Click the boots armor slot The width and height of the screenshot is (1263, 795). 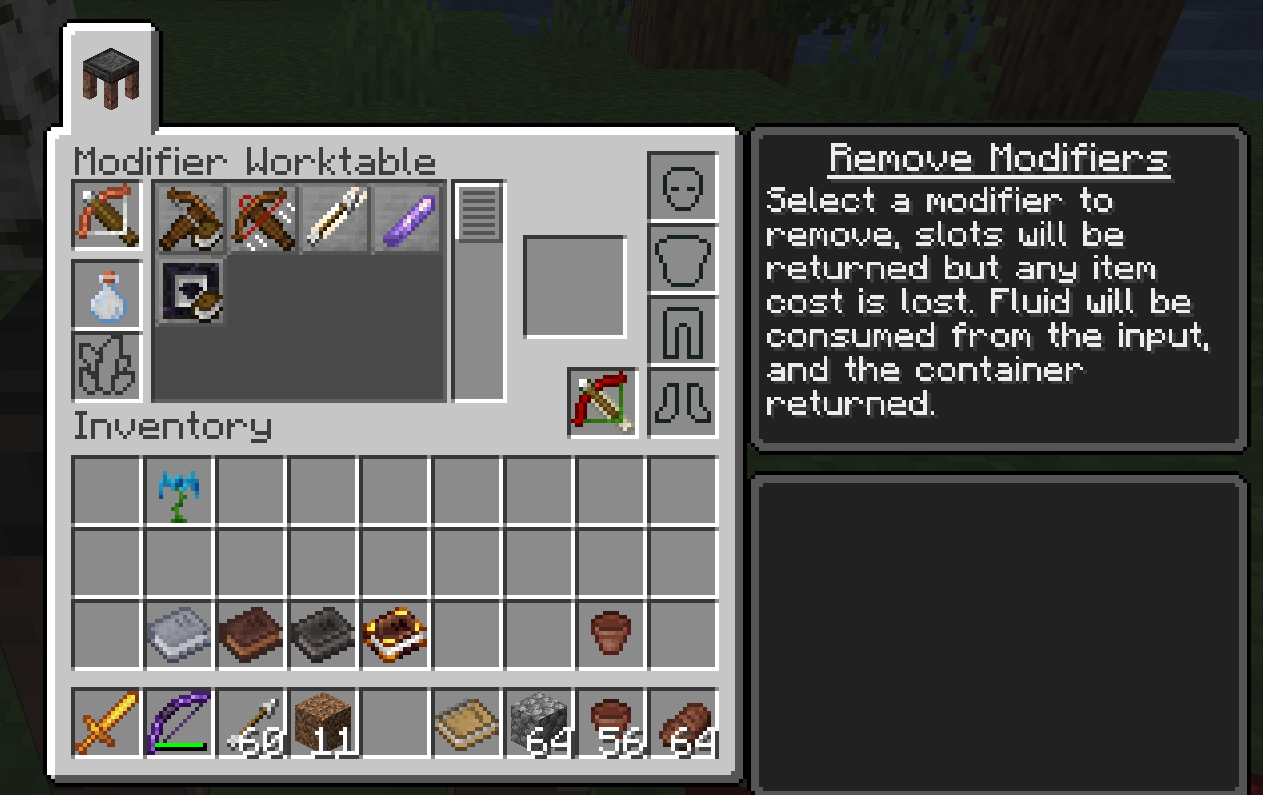683,403
